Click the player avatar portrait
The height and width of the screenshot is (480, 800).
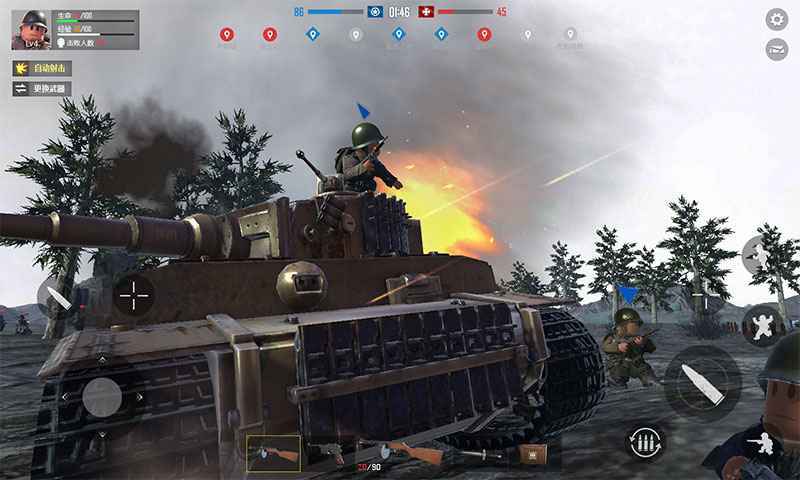[x=30, y=29]
